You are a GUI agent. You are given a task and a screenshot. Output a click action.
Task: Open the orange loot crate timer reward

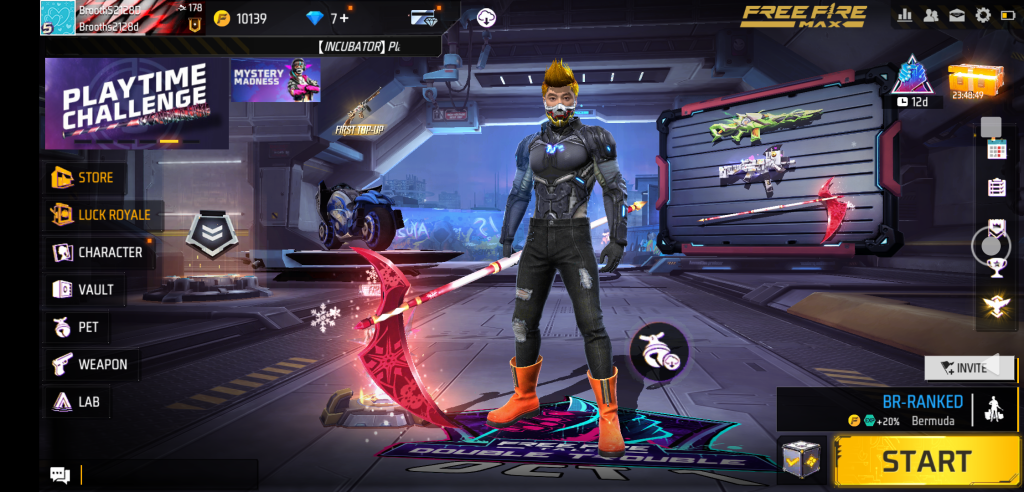pos(968,80)
